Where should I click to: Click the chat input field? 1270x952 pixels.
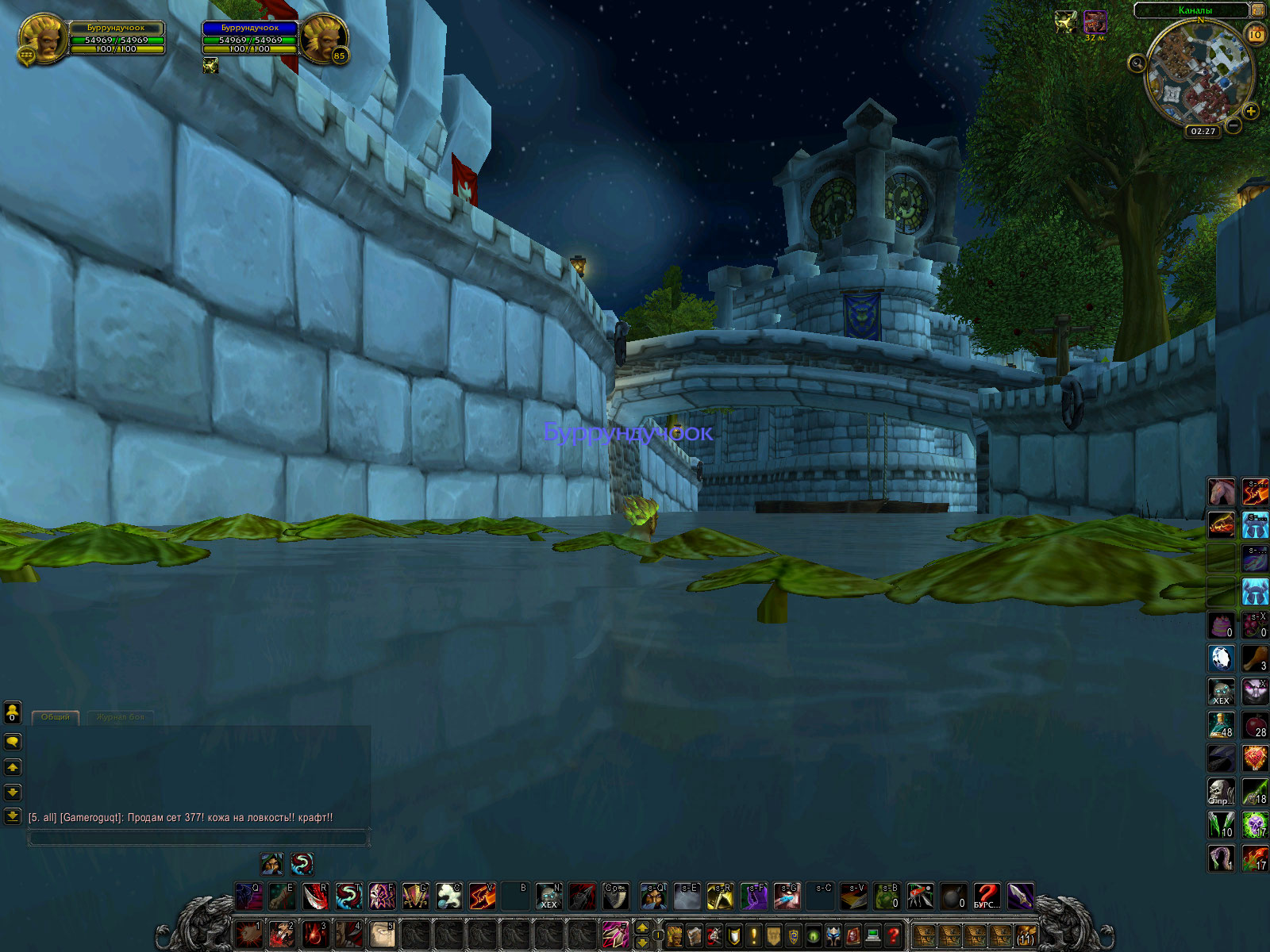click(198, 837)
